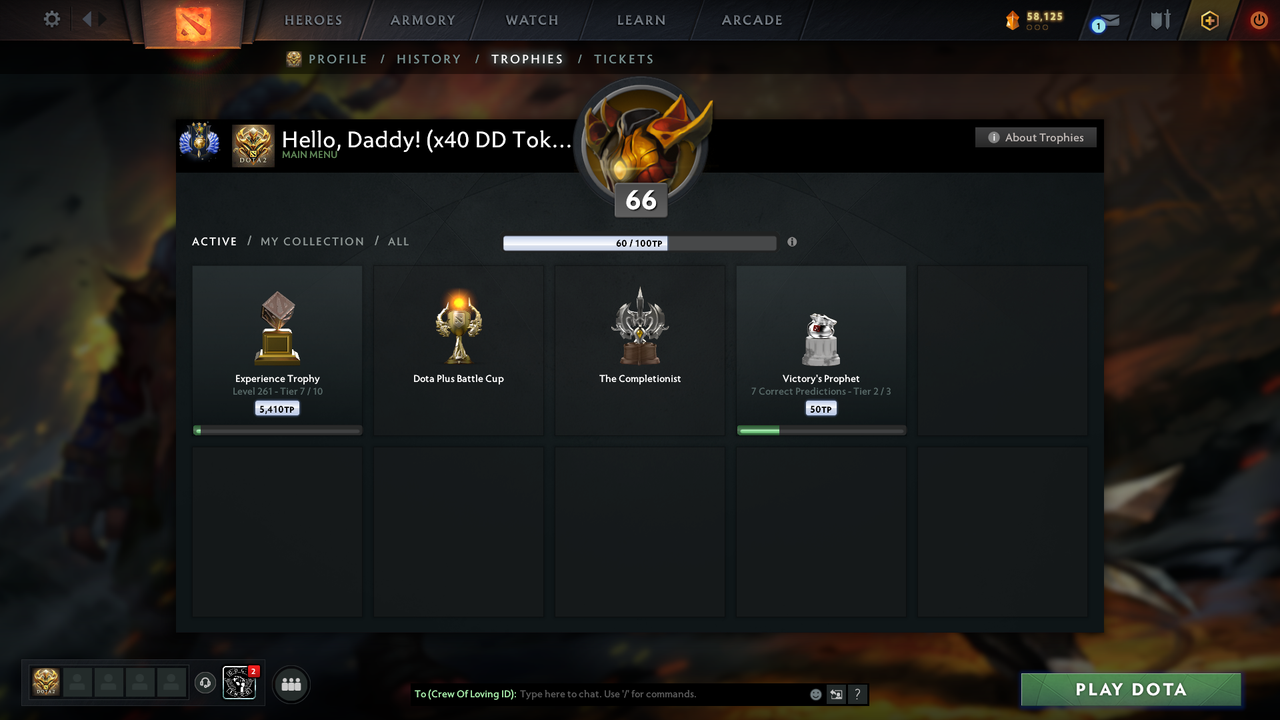This screenshot has height=720, width=1280.
Task: Click the navigation back arrow near the gear
Action: pyautogui.click(x=85, y=17)
